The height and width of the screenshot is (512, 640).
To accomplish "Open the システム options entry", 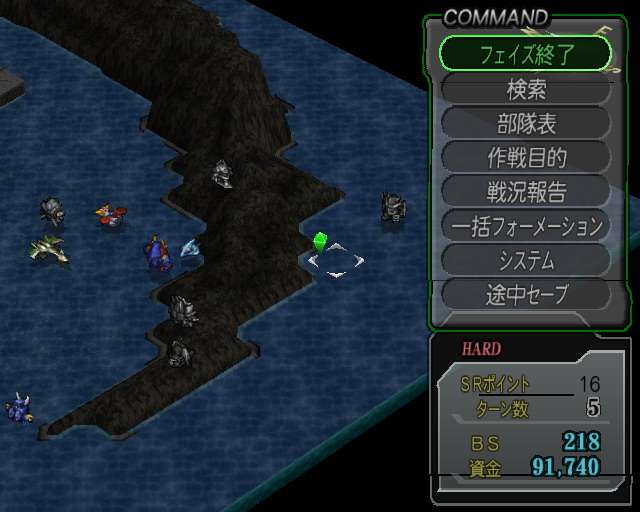I will tap(525, 260).
